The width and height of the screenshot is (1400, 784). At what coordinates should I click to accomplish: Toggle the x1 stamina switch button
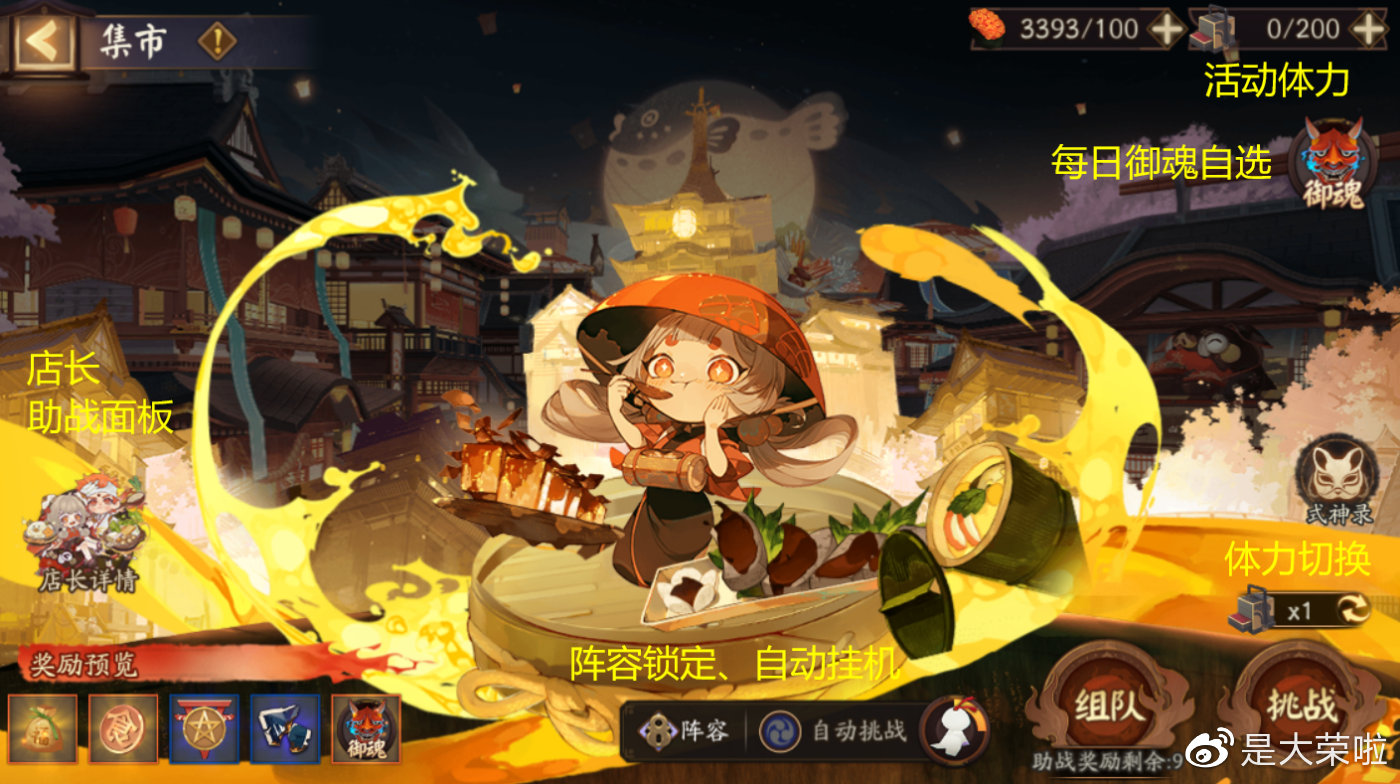[1349, 609]
